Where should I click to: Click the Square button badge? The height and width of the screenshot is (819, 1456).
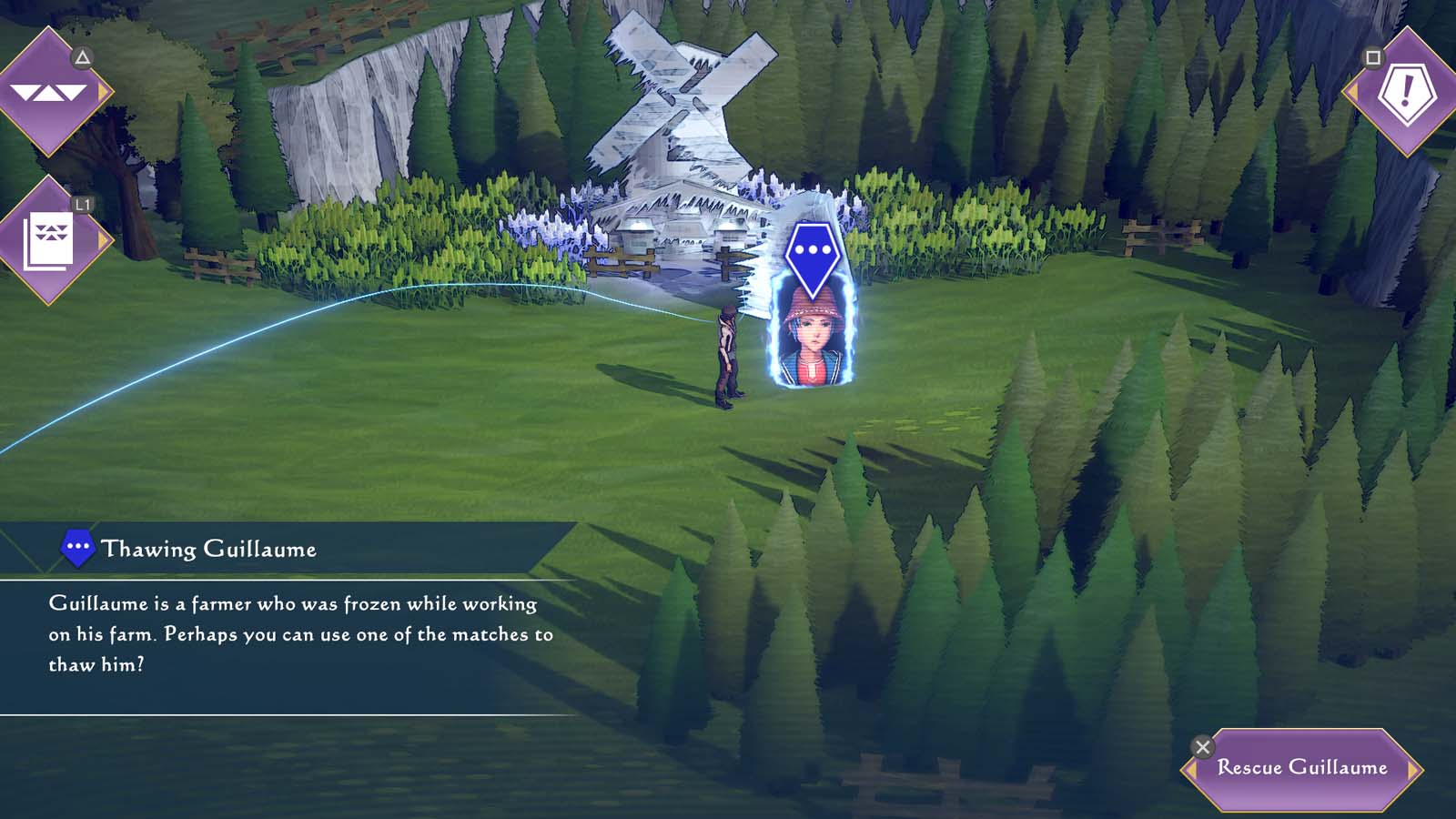pyautogui.click(x=1372, y=57)
